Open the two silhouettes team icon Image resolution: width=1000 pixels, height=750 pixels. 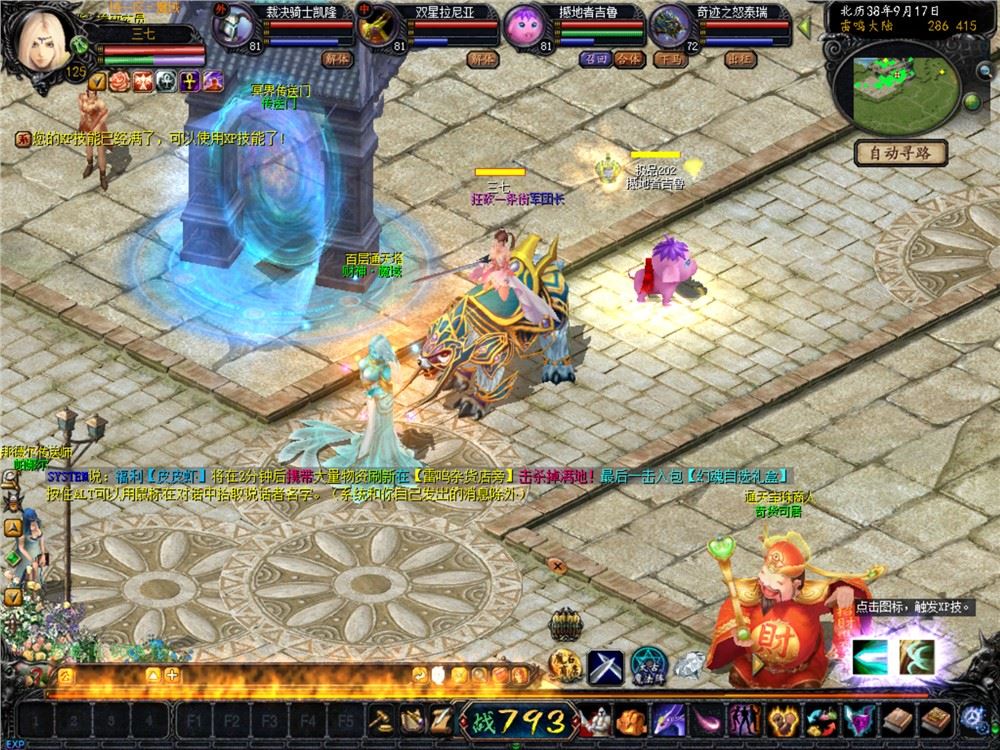tap(743, 718)
